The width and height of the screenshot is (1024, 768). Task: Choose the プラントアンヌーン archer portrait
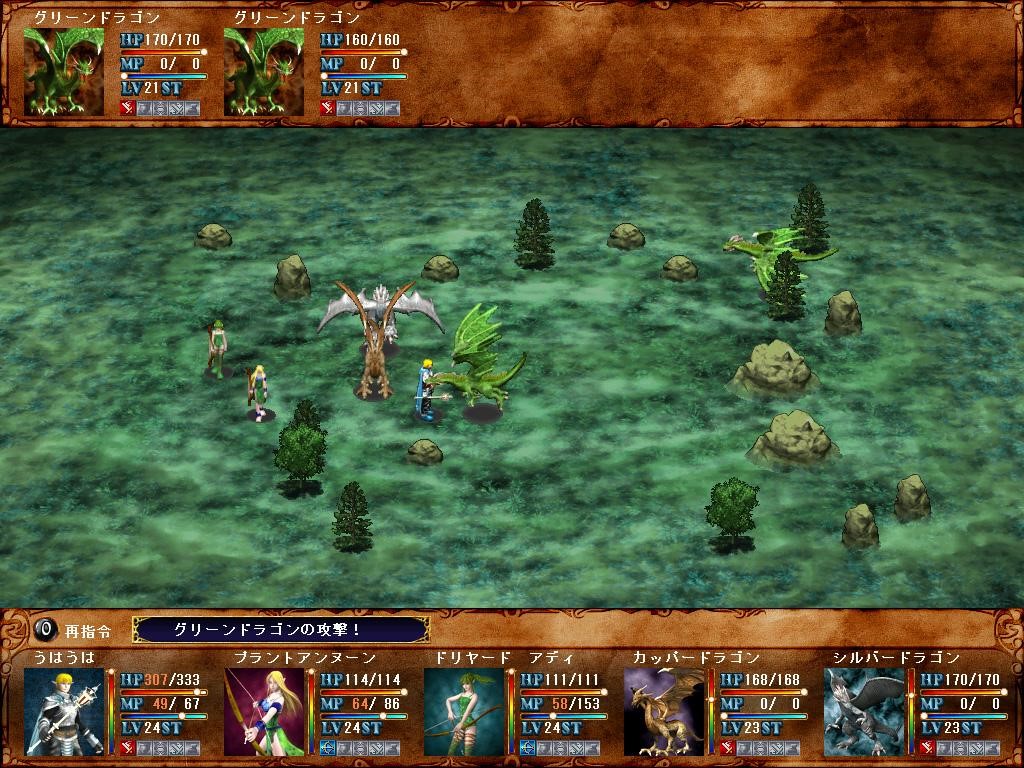pyautogui.click(x=264, y=711)
